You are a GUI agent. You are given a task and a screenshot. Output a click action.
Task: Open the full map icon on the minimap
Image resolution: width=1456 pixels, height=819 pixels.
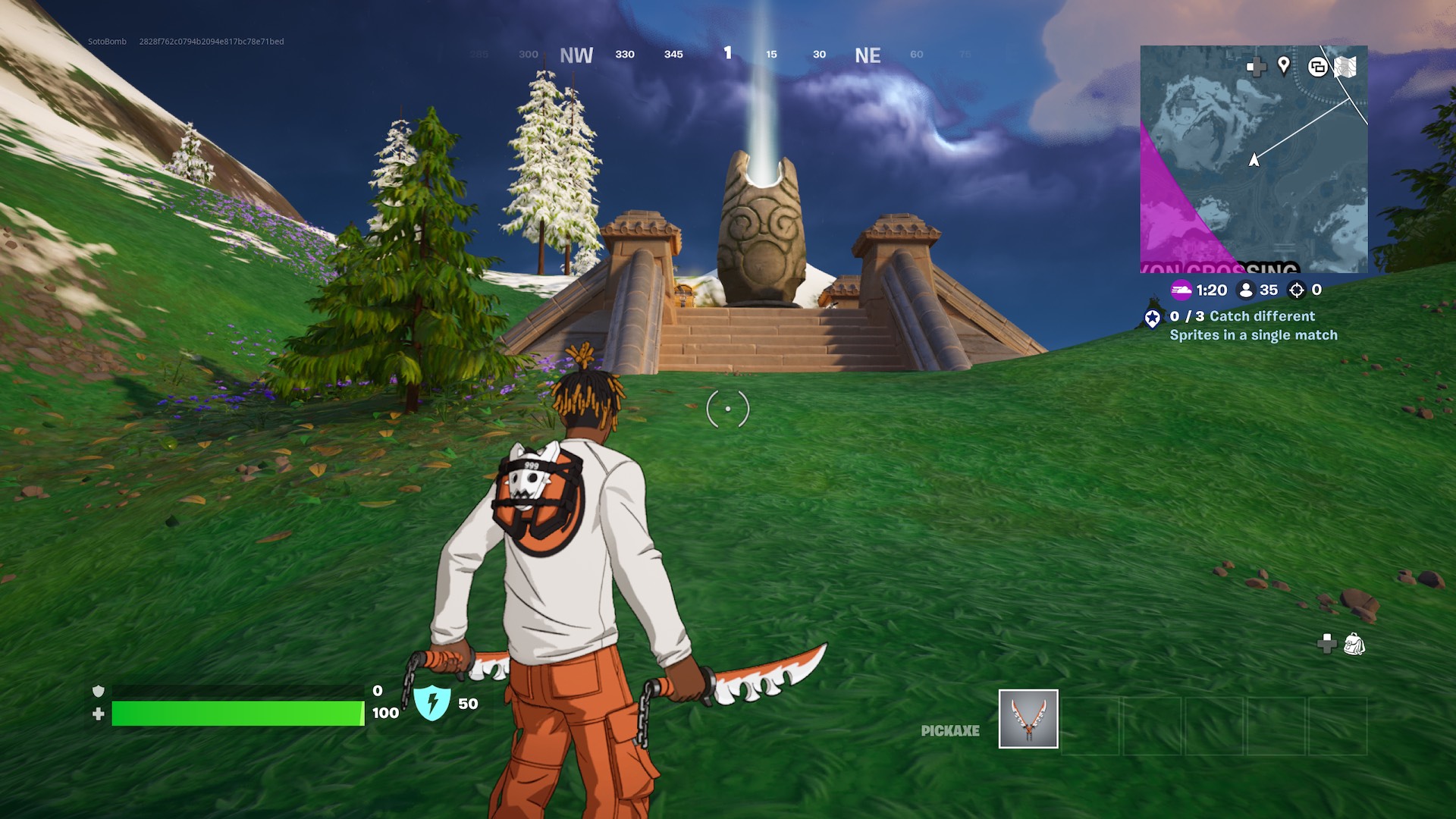tap(1346, 67)
